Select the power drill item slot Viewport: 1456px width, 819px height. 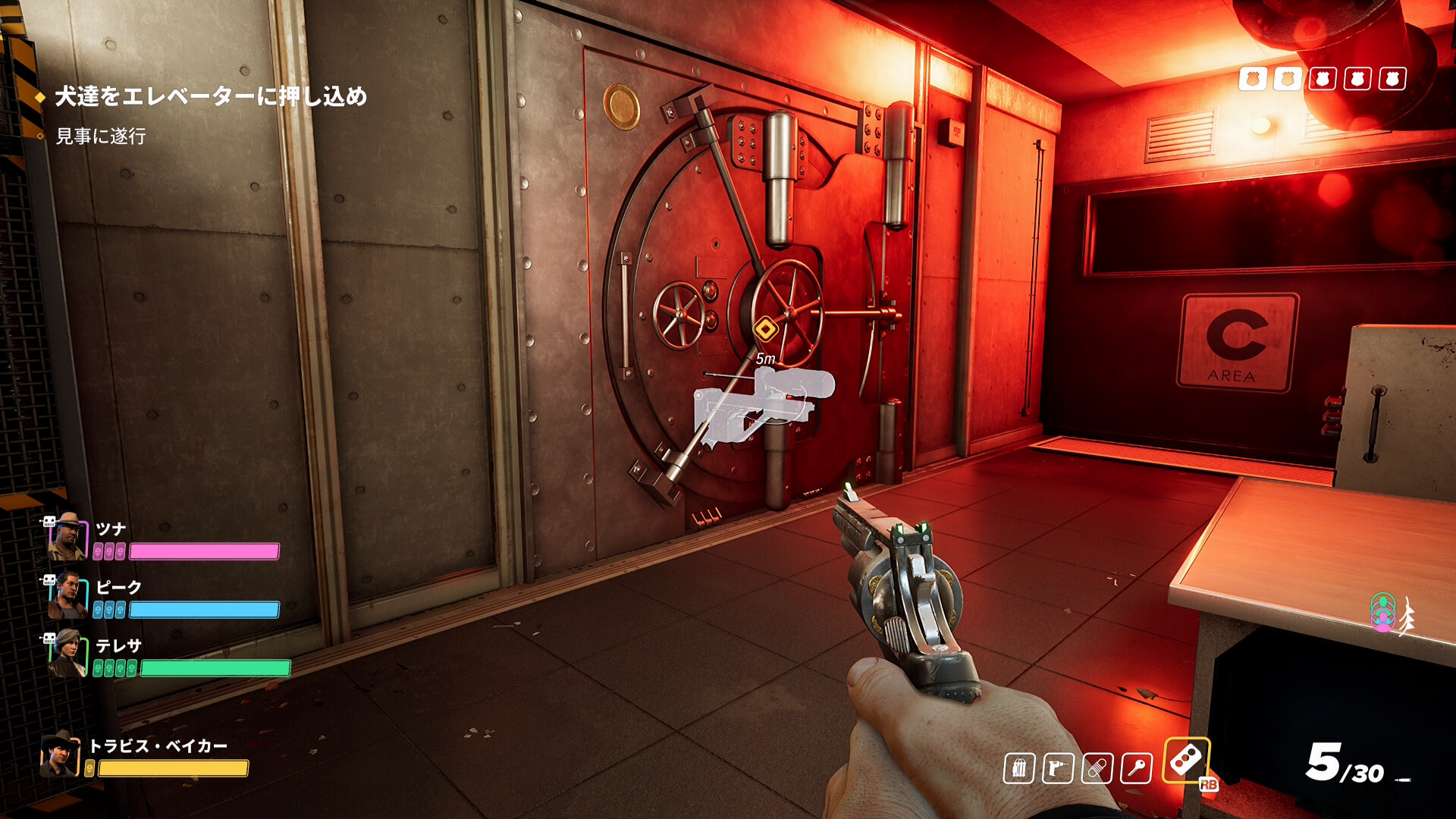tap(1058, 769)
